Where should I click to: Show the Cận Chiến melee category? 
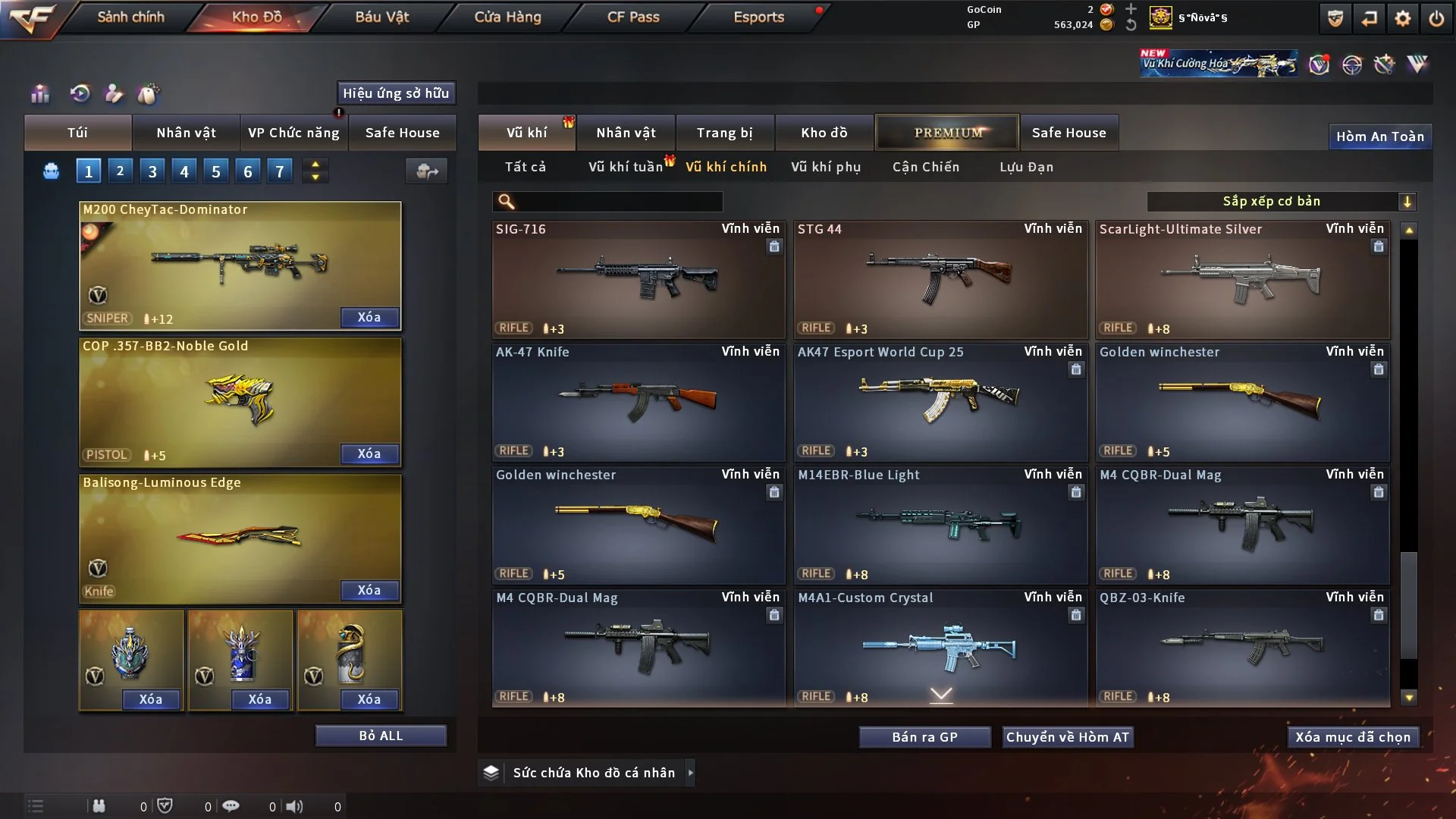pyautogui.click(x=926, y=167)
